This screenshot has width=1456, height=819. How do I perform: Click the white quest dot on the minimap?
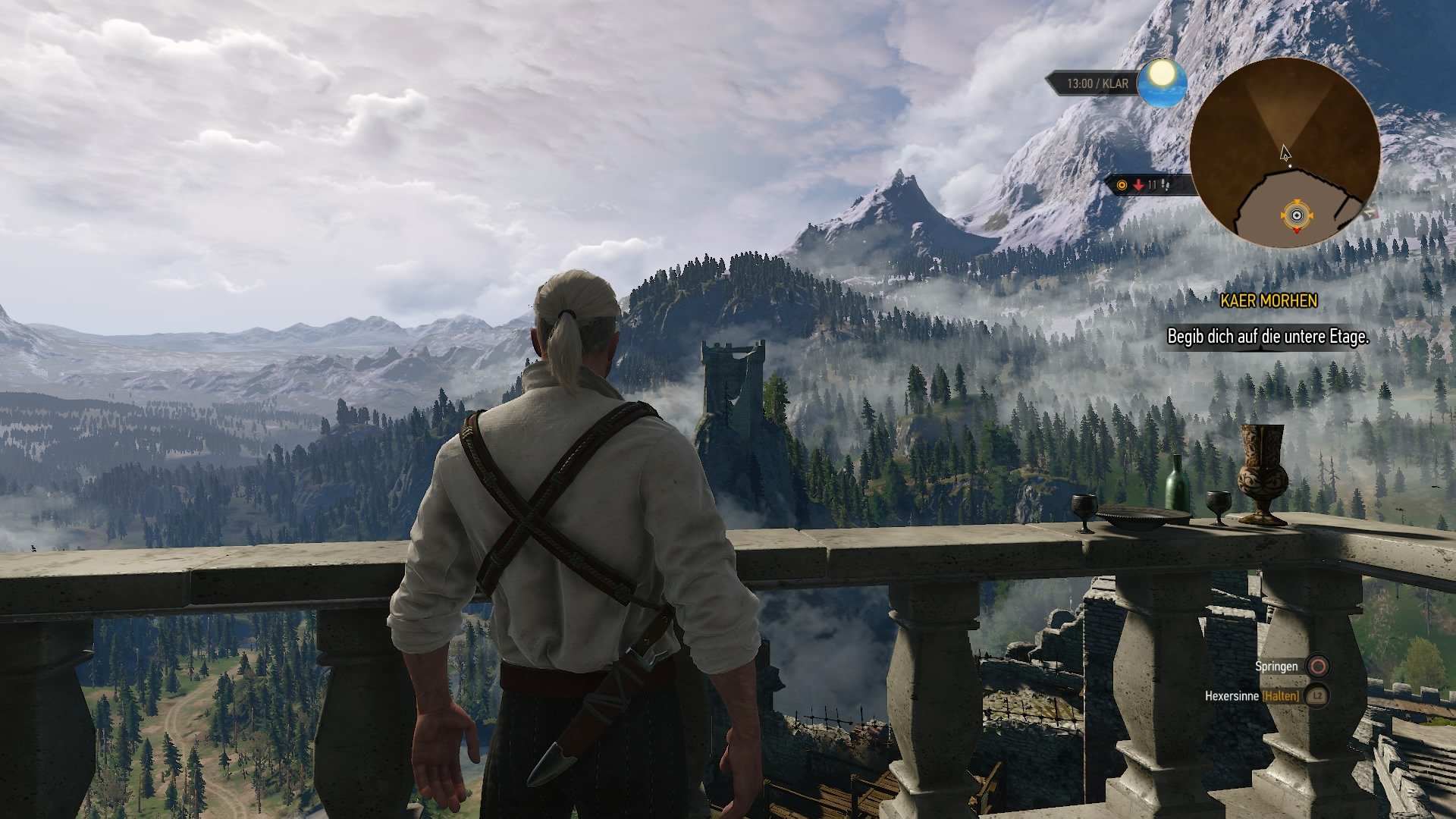(x=1290, y=165)
